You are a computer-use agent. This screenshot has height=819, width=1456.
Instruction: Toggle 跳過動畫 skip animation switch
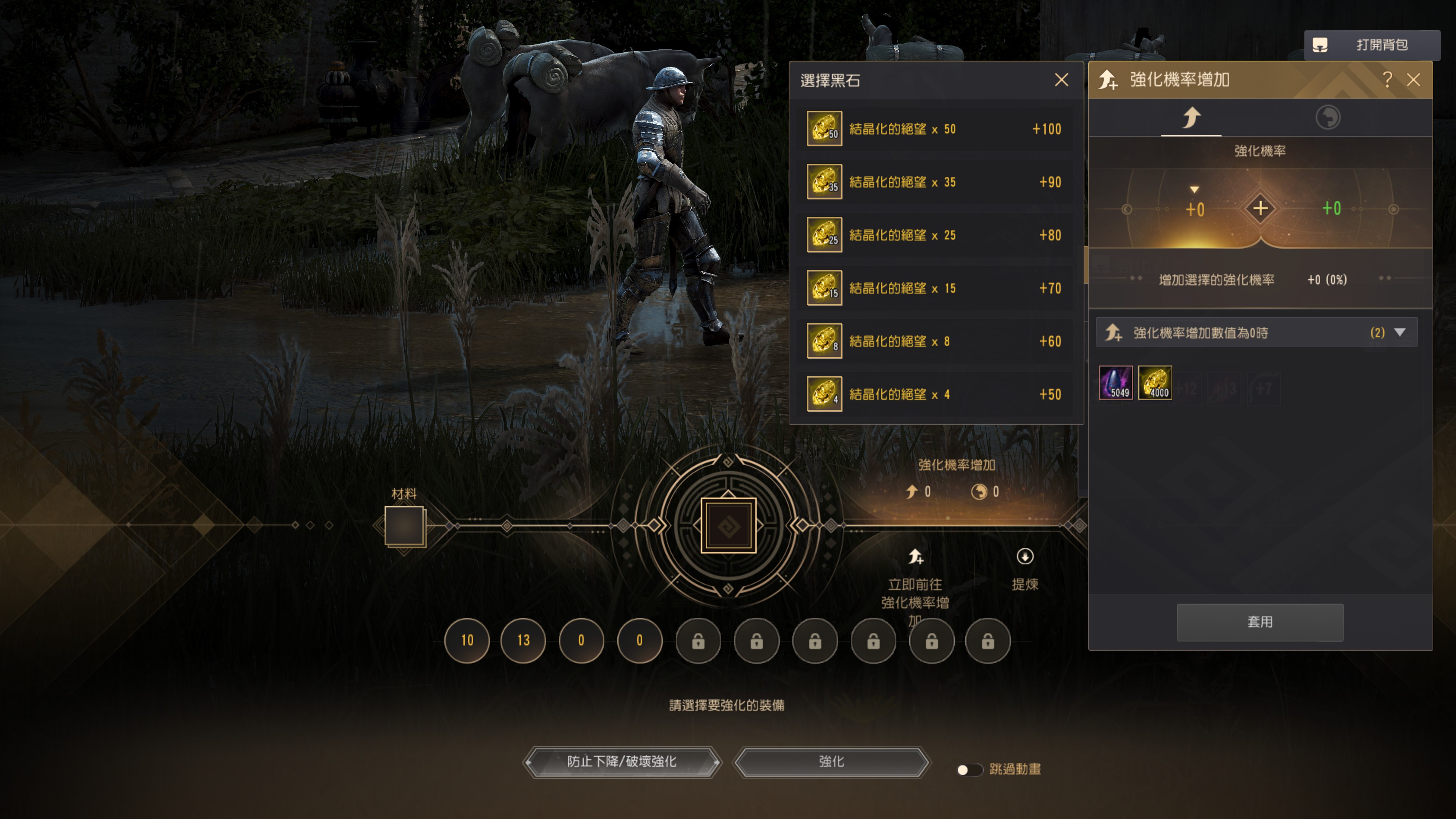click(x=969, y=769)
